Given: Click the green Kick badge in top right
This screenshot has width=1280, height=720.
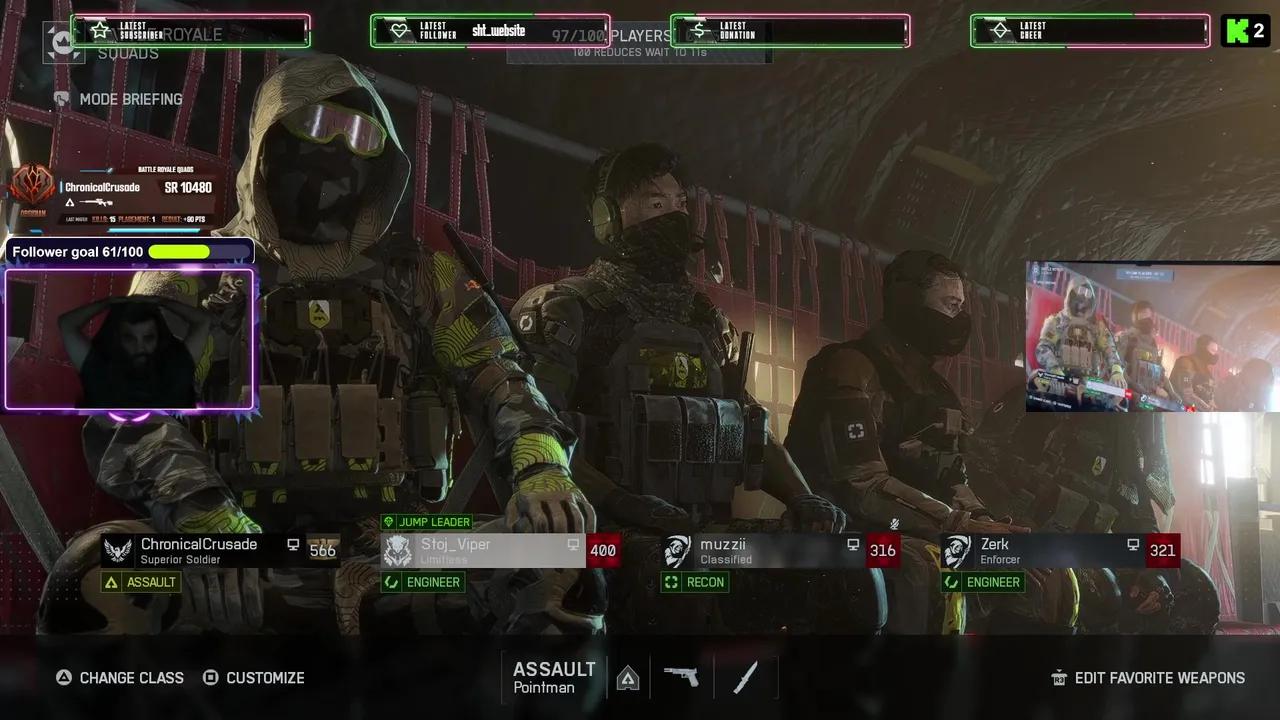Looking at the screenshot, I should pos(1246,31).
